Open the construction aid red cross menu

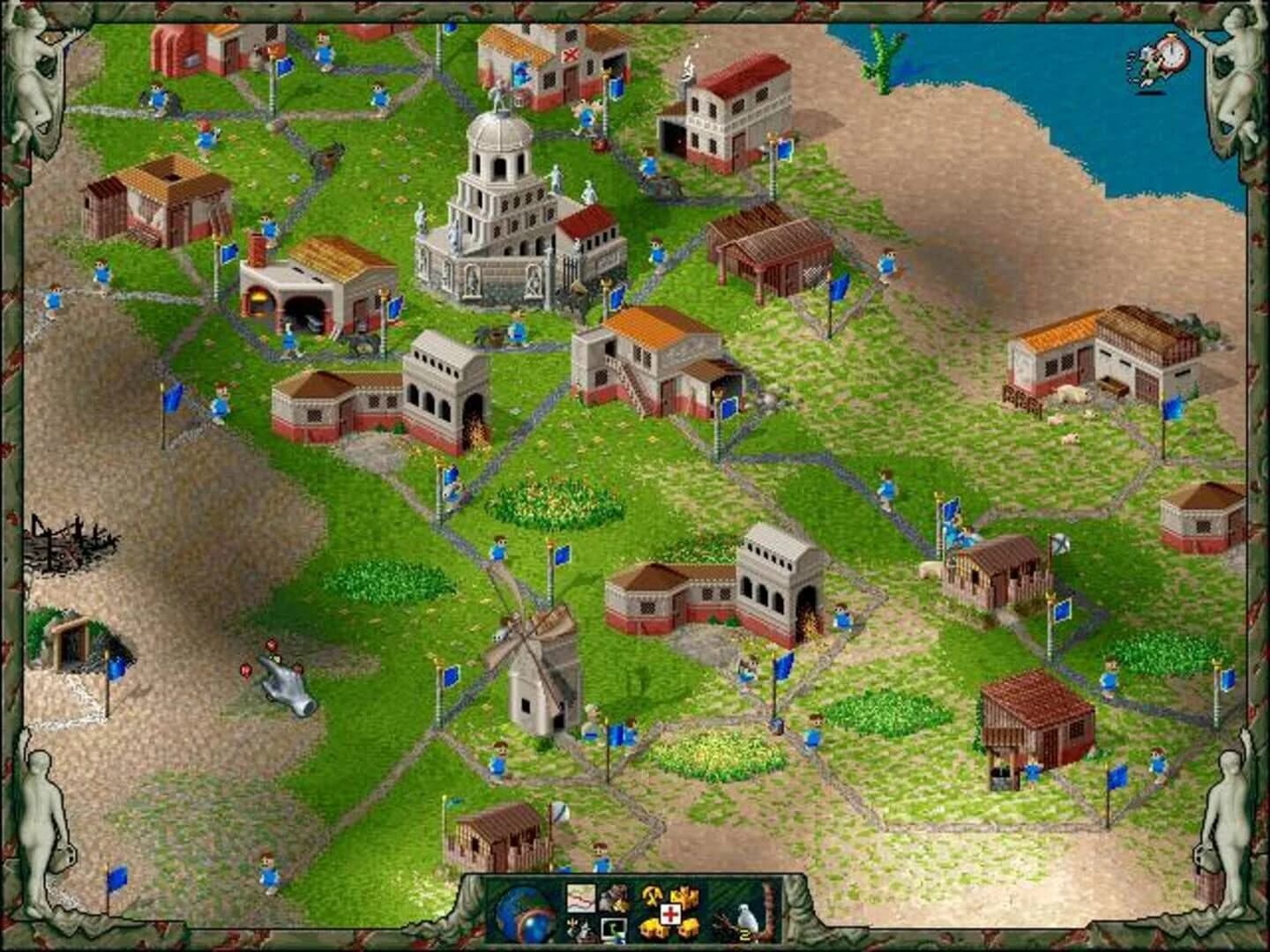[670, 914]
